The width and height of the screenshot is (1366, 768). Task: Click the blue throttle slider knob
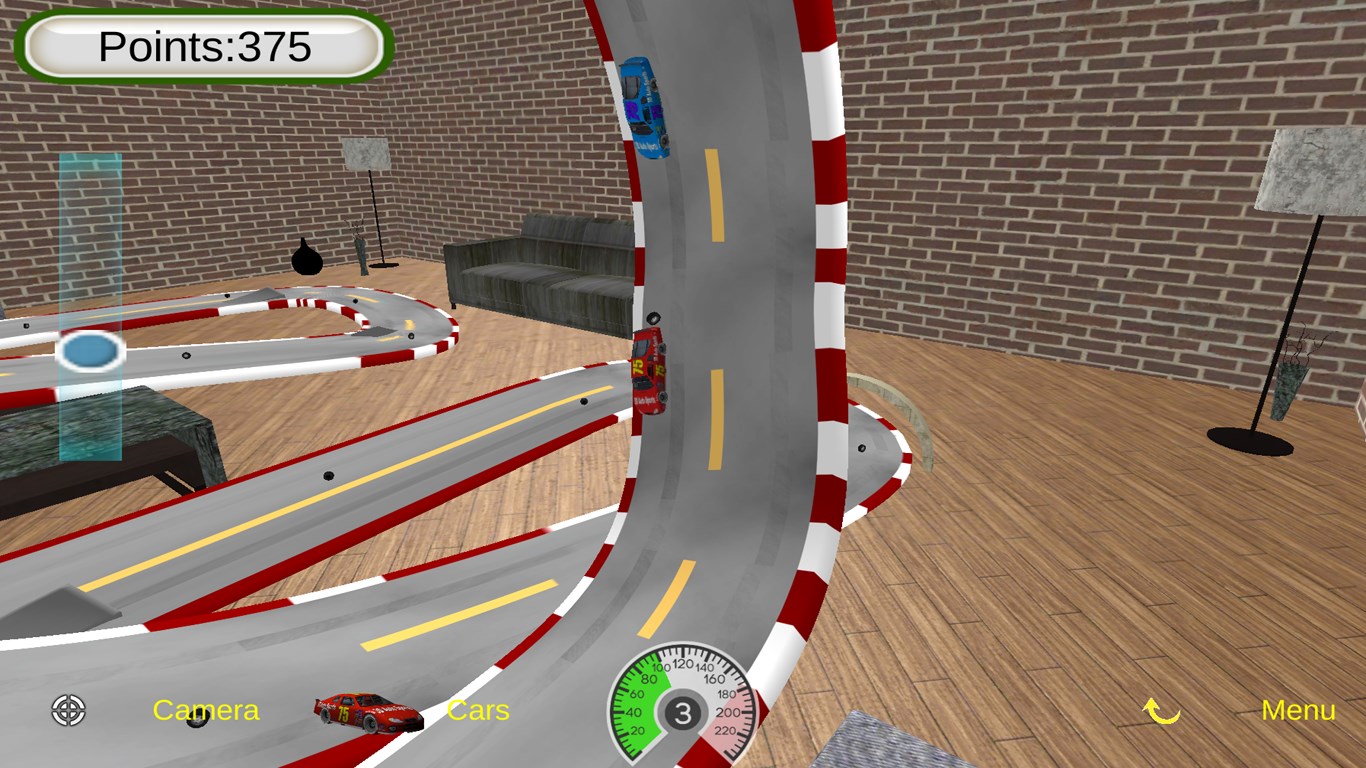[89, 351]
